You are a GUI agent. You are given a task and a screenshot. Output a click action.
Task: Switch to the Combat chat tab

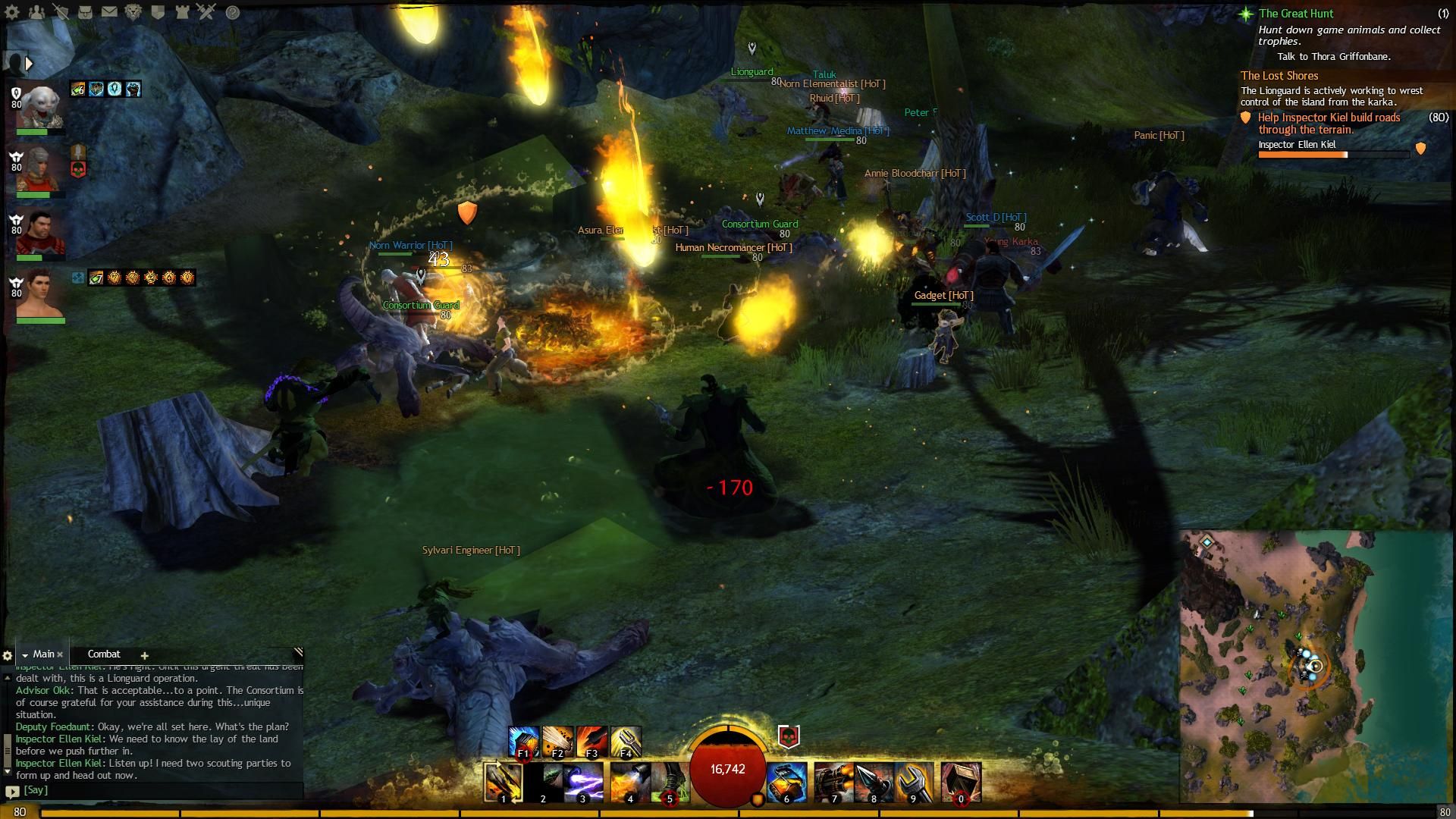pyautogui.click(x=104, y=654)
